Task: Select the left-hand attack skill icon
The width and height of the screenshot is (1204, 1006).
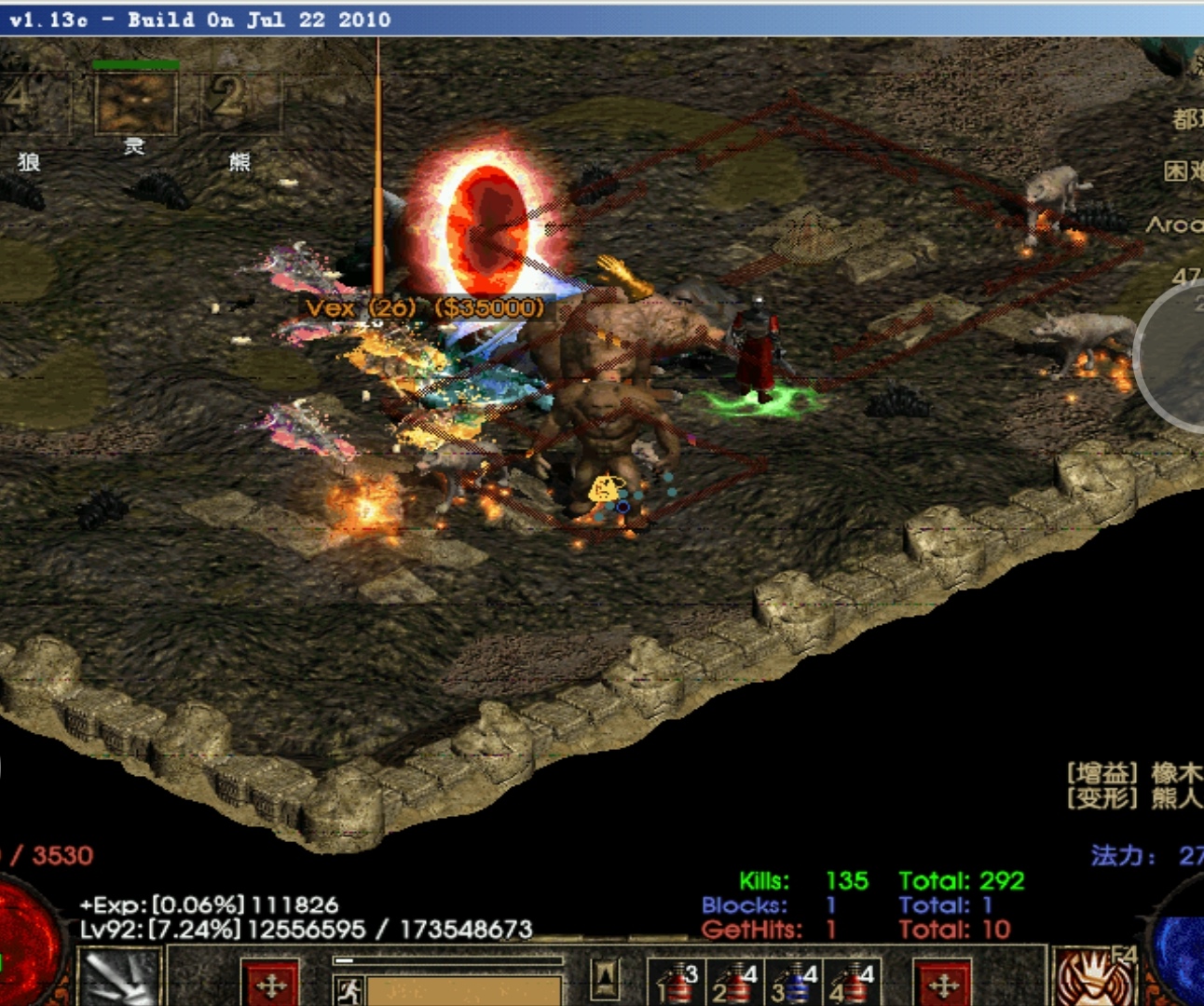Action: 119,978
